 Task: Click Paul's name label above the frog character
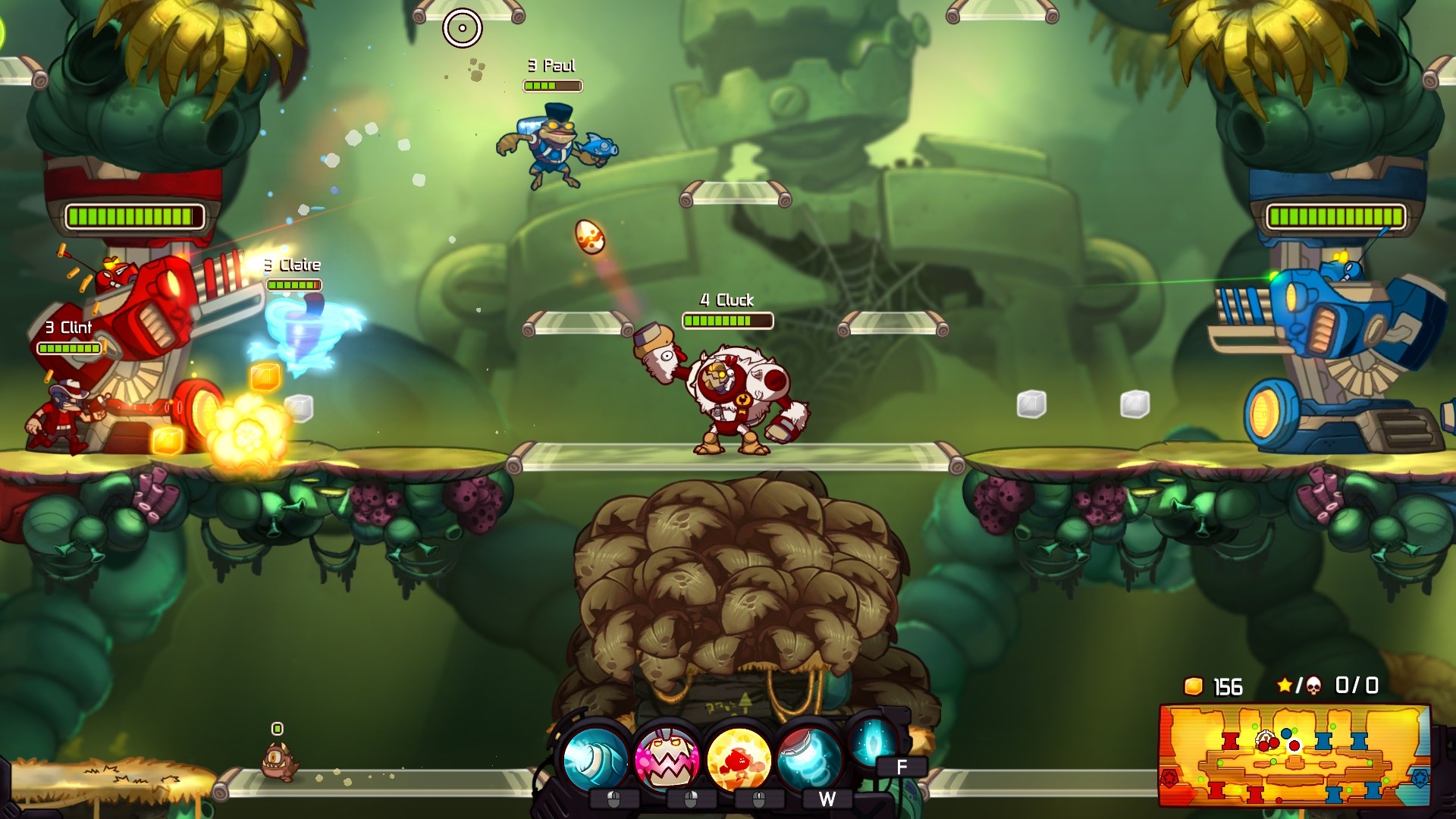(x=551, y=66)
